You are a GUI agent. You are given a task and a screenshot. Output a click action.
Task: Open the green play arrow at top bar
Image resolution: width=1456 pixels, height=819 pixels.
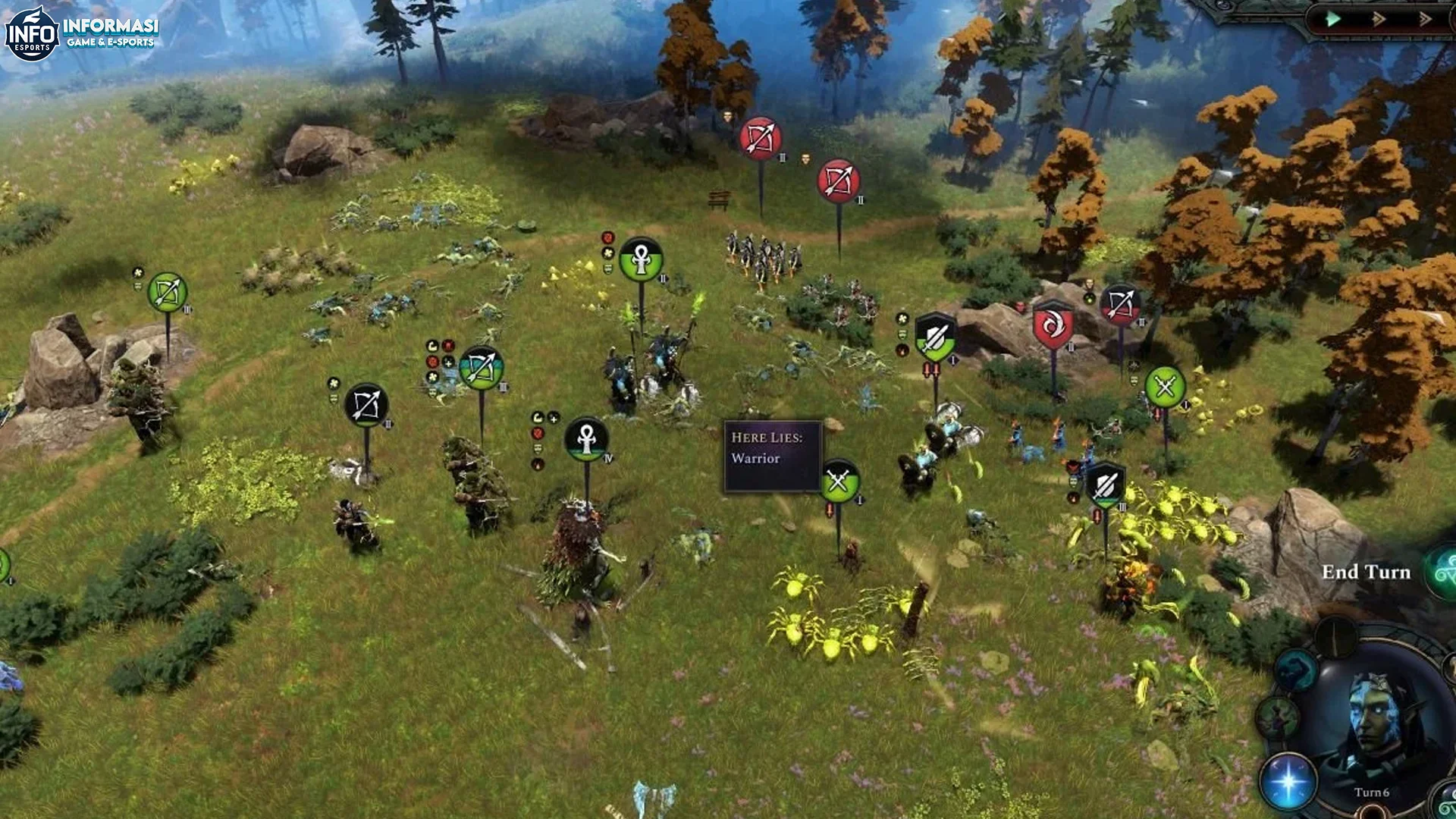pyautogui.click(x=1332, y=18)
